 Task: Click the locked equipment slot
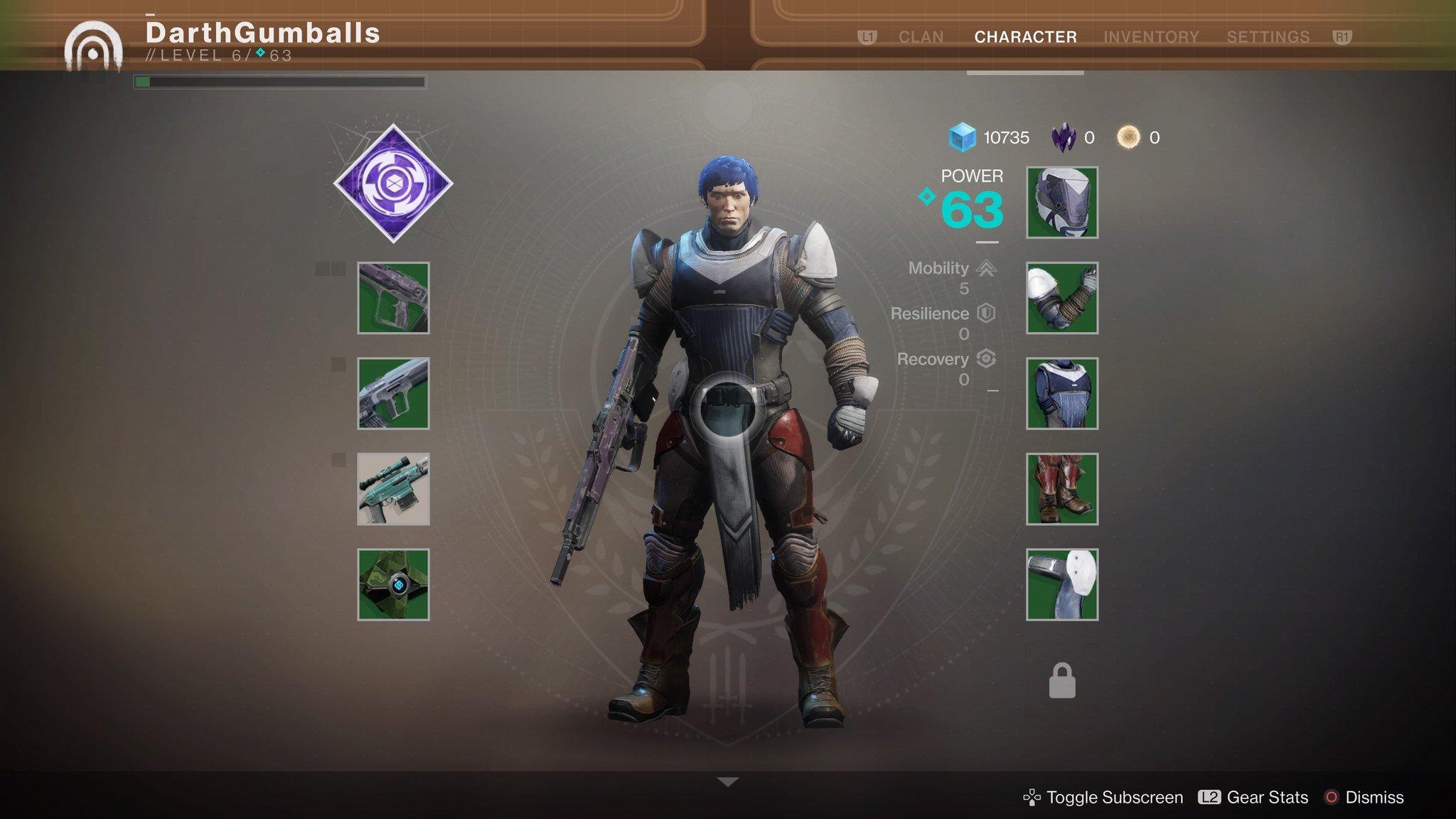coord(1062,680)
